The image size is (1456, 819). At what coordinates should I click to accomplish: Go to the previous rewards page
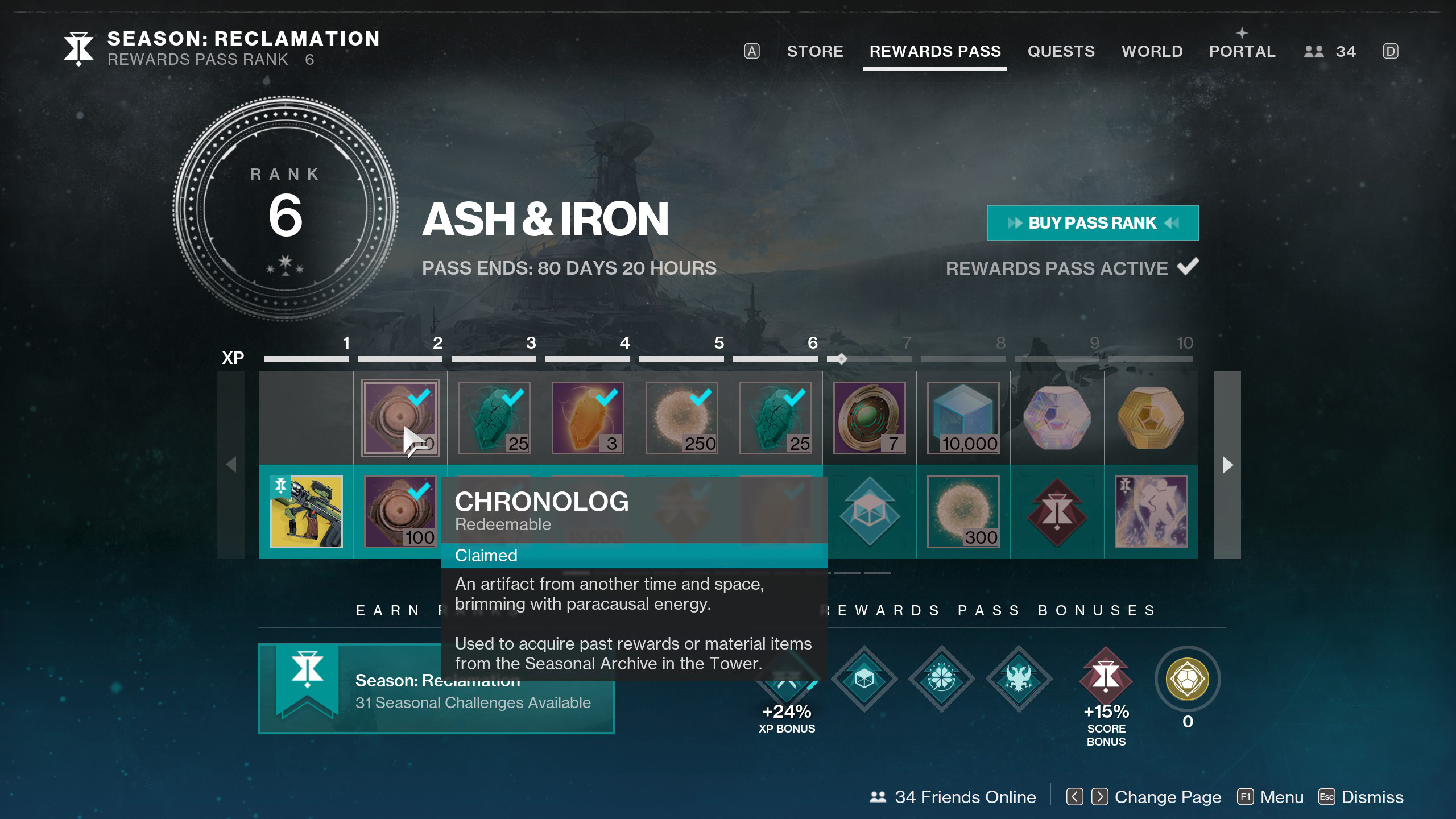click(x=231, y=465)
